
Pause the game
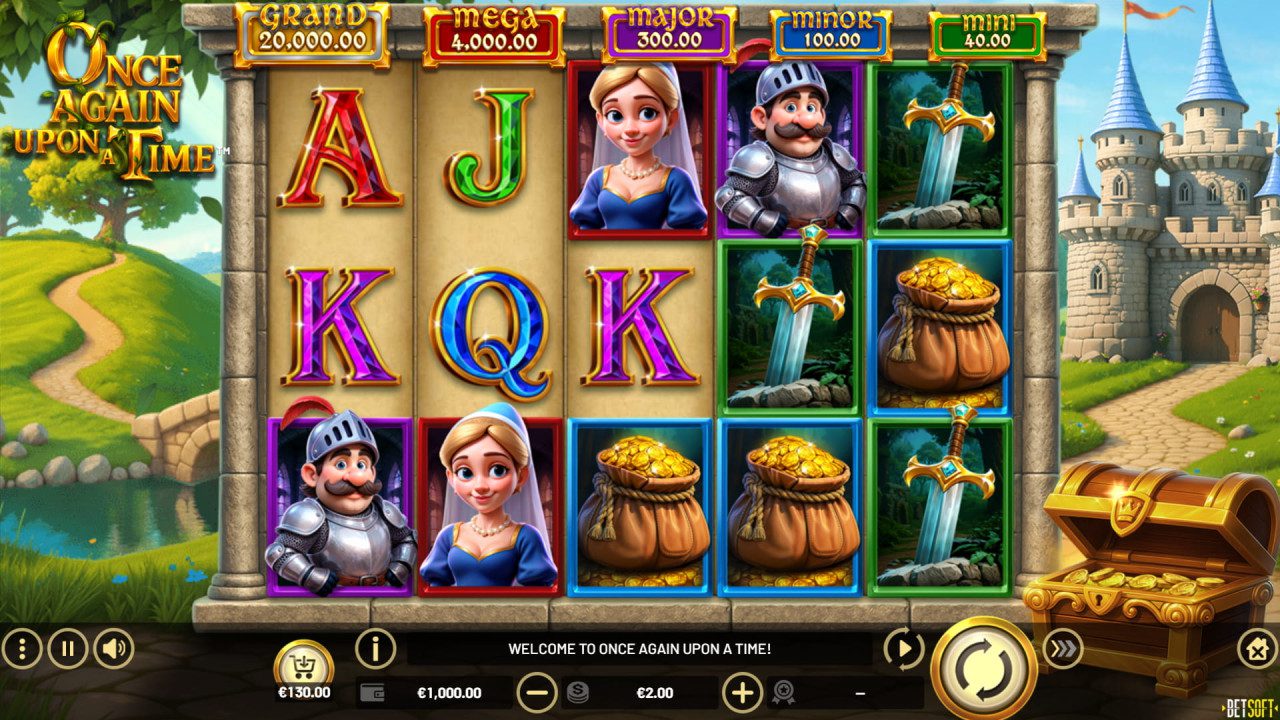click(66, 648)
